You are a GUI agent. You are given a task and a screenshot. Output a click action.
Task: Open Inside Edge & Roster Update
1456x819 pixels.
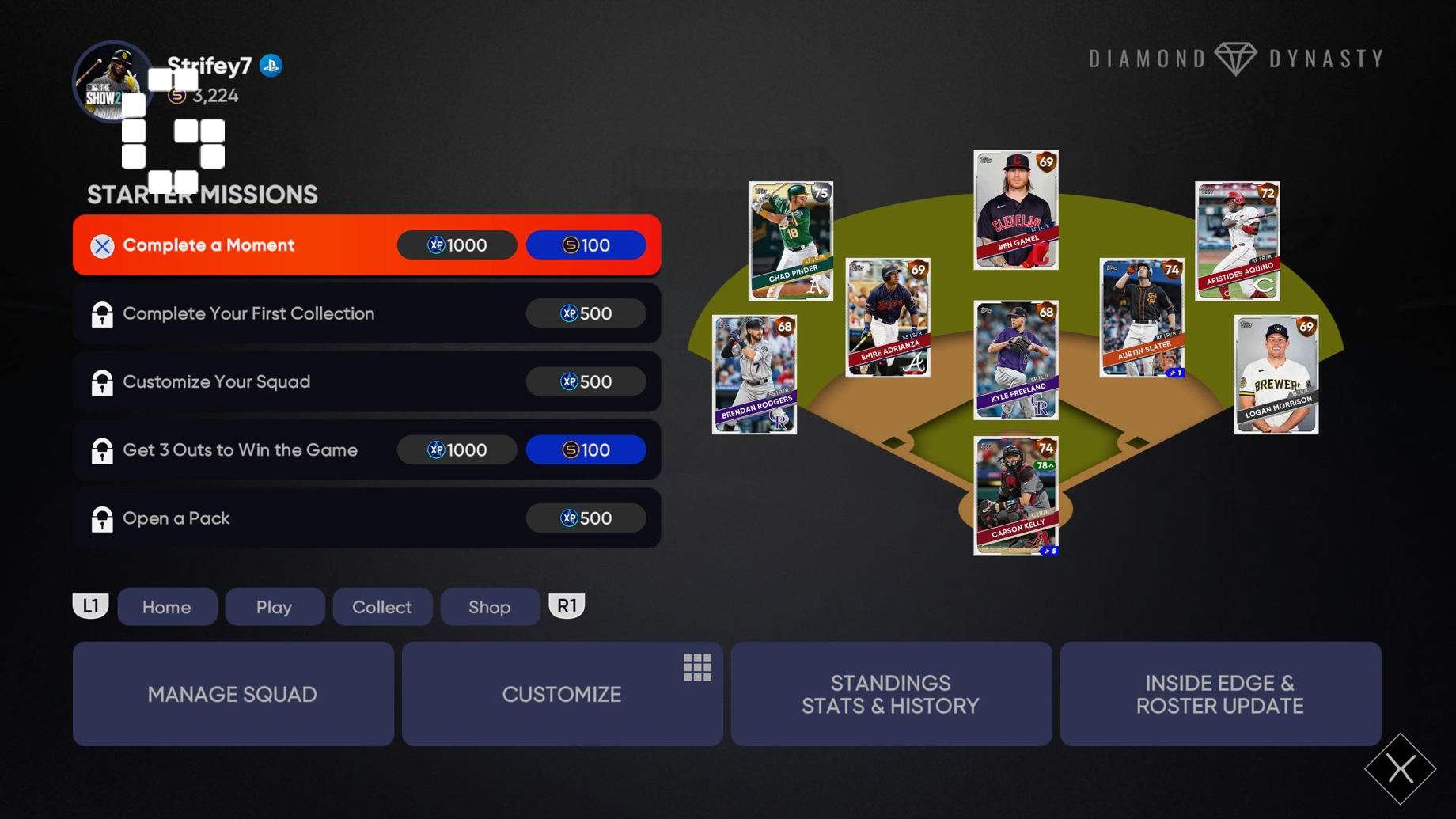pyautogui.click(x=1220, y=693)
